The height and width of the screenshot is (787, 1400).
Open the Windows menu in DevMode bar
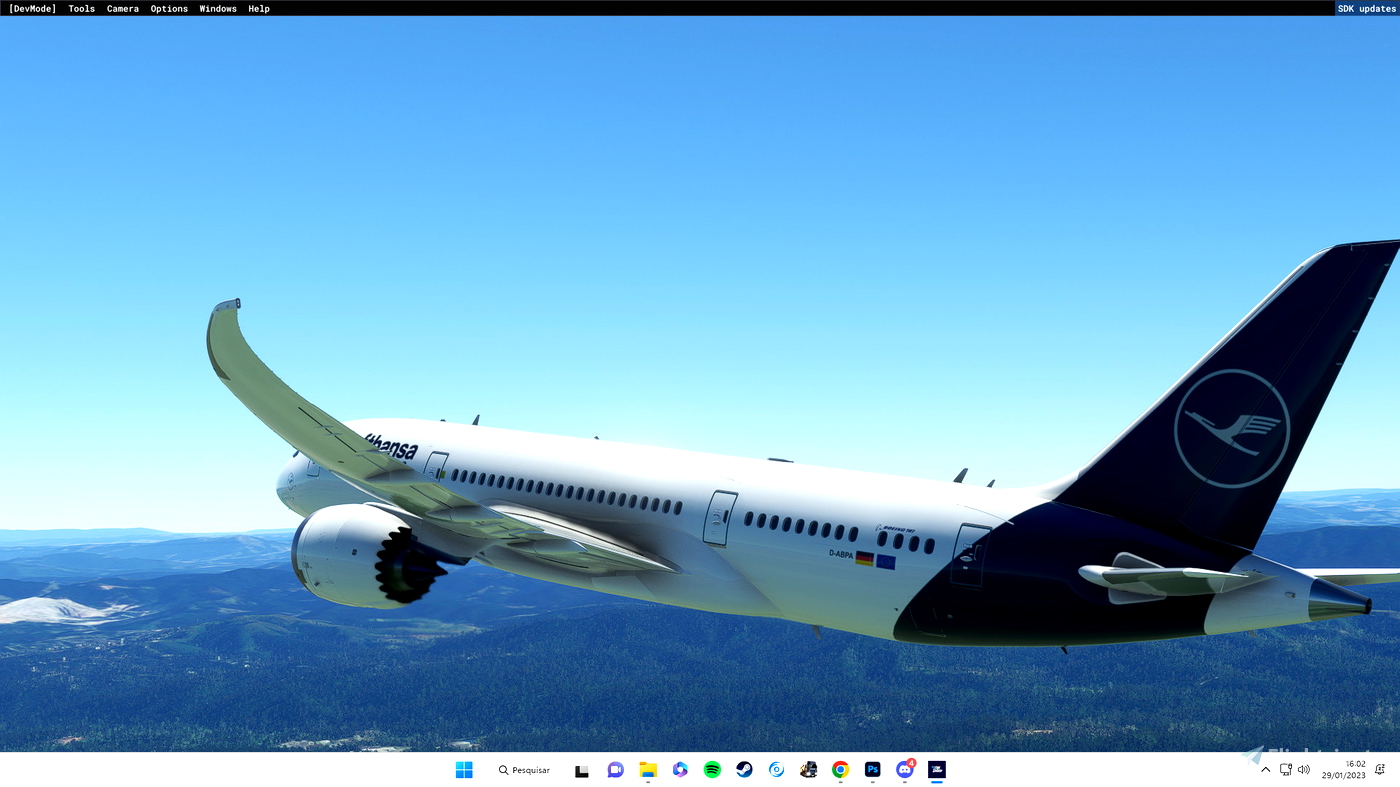pyautogui.click(x=217, y=8)
